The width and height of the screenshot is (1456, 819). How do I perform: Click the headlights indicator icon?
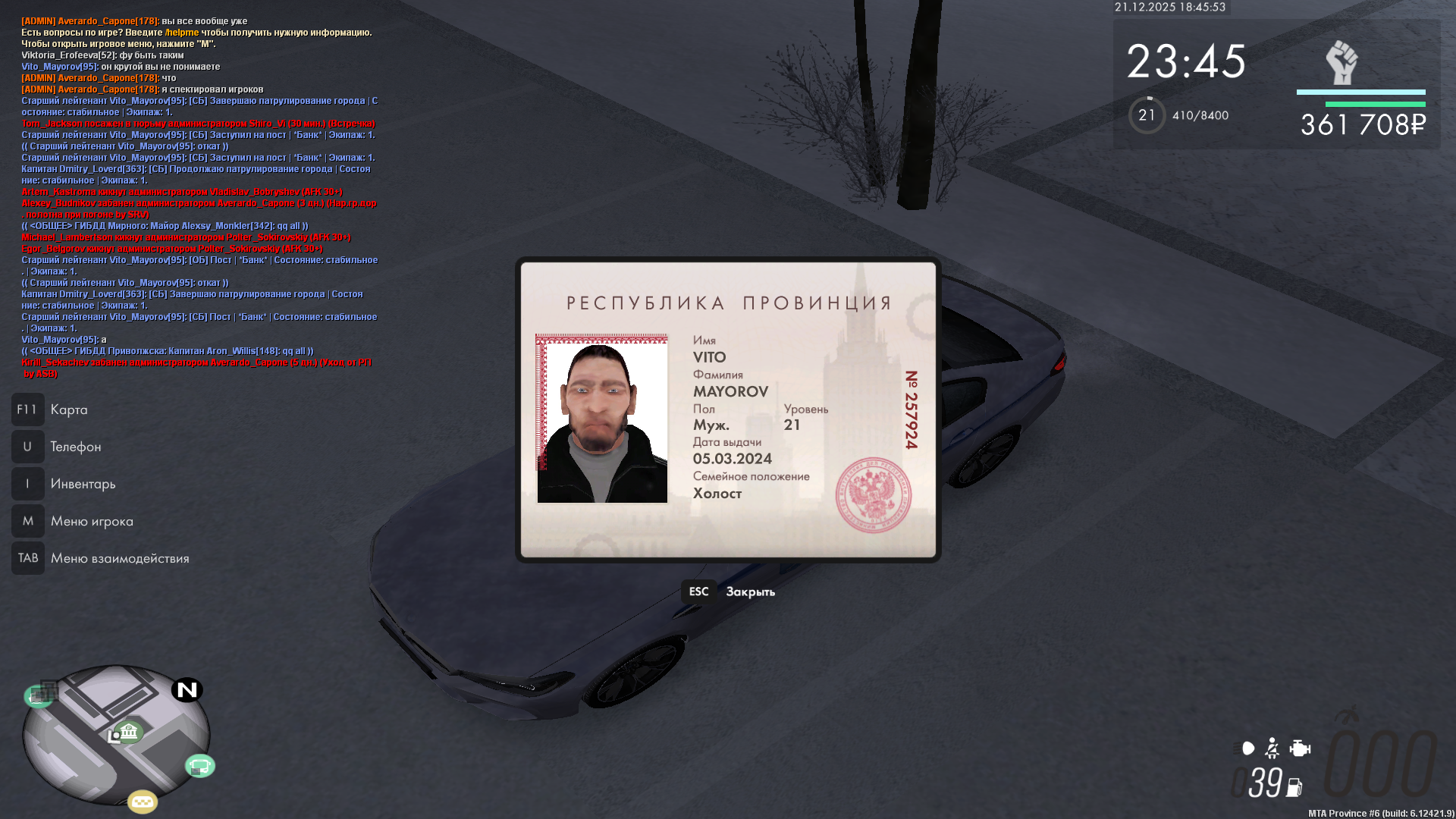point(1247,748)
